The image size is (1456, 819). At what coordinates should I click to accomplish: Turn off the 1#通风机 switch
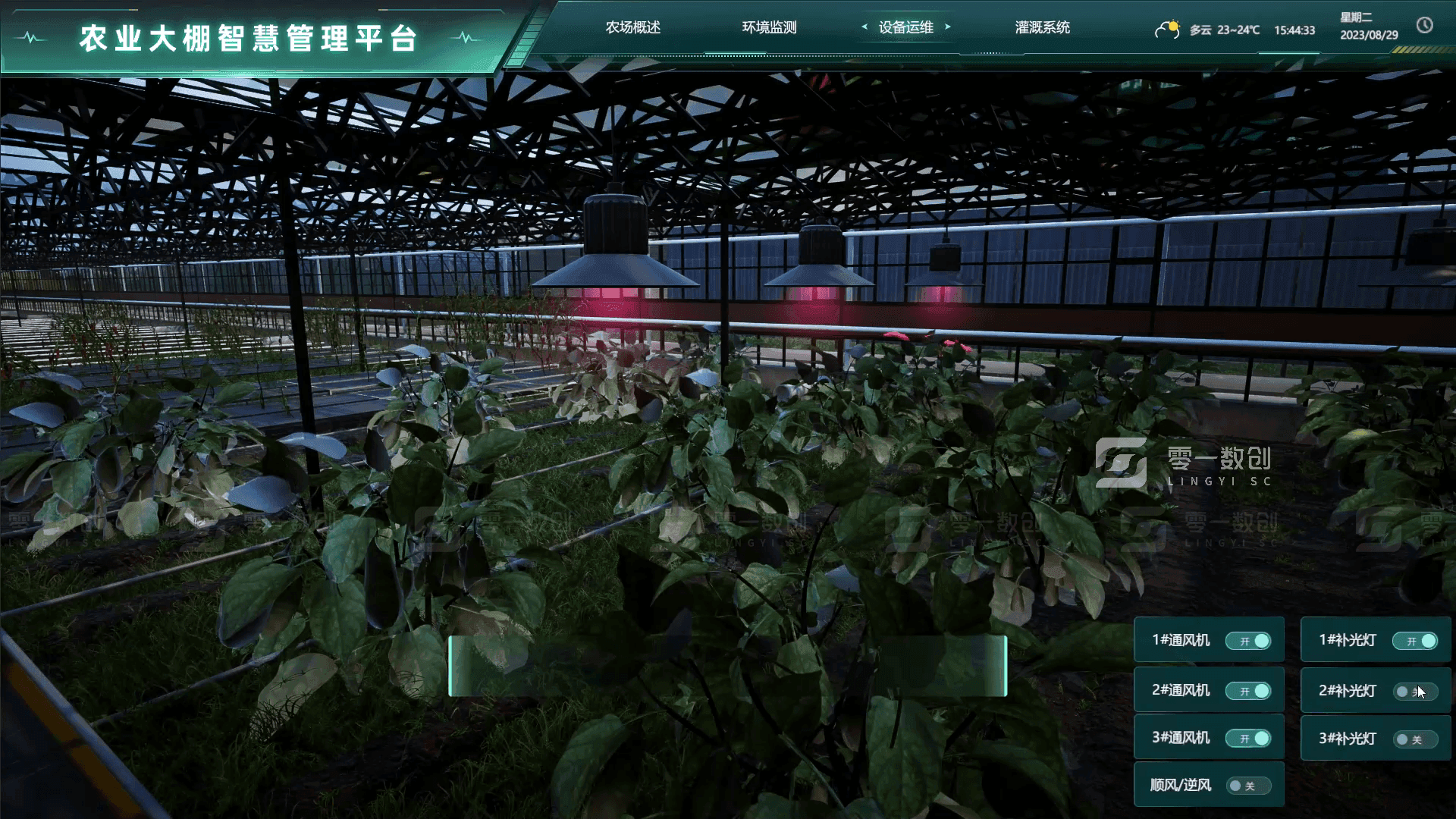[1250, 641]
